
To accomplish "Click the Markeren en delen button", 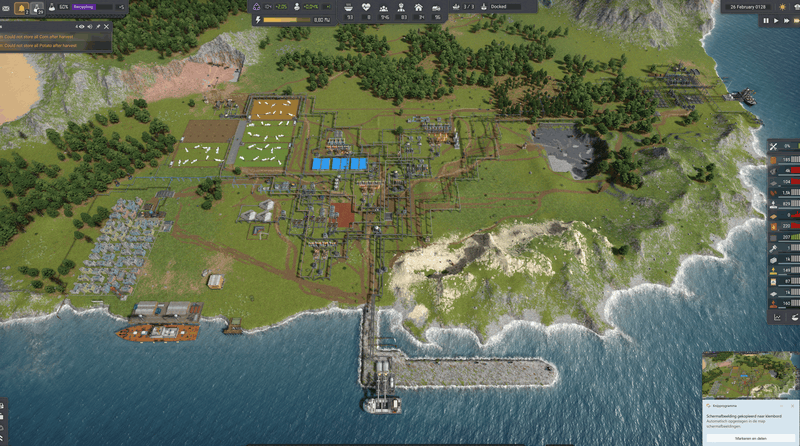I will pos(749,437).
